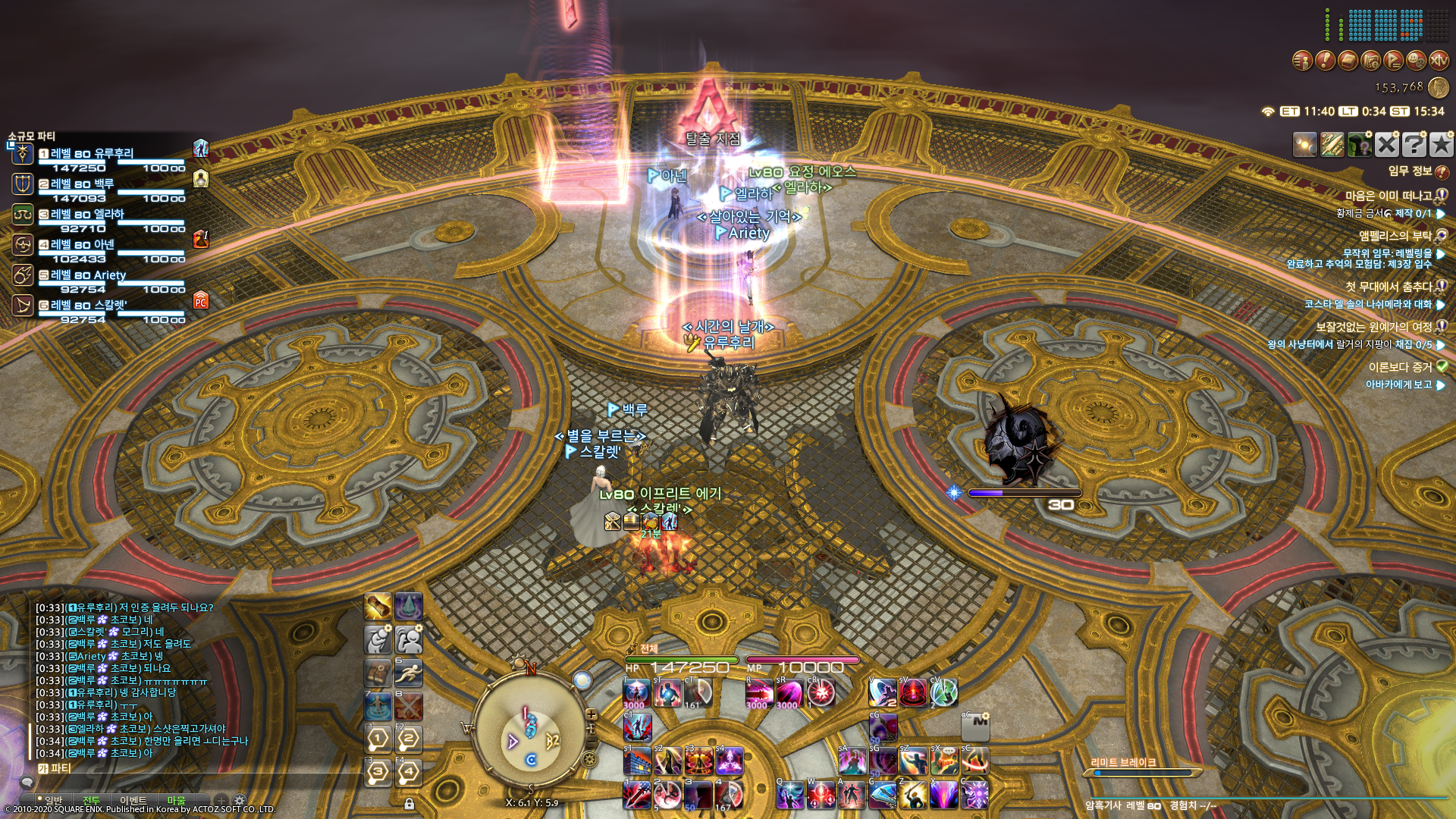Open chat log settings gear
Viewport: 1456px width, 819px height.
point(240,801)
